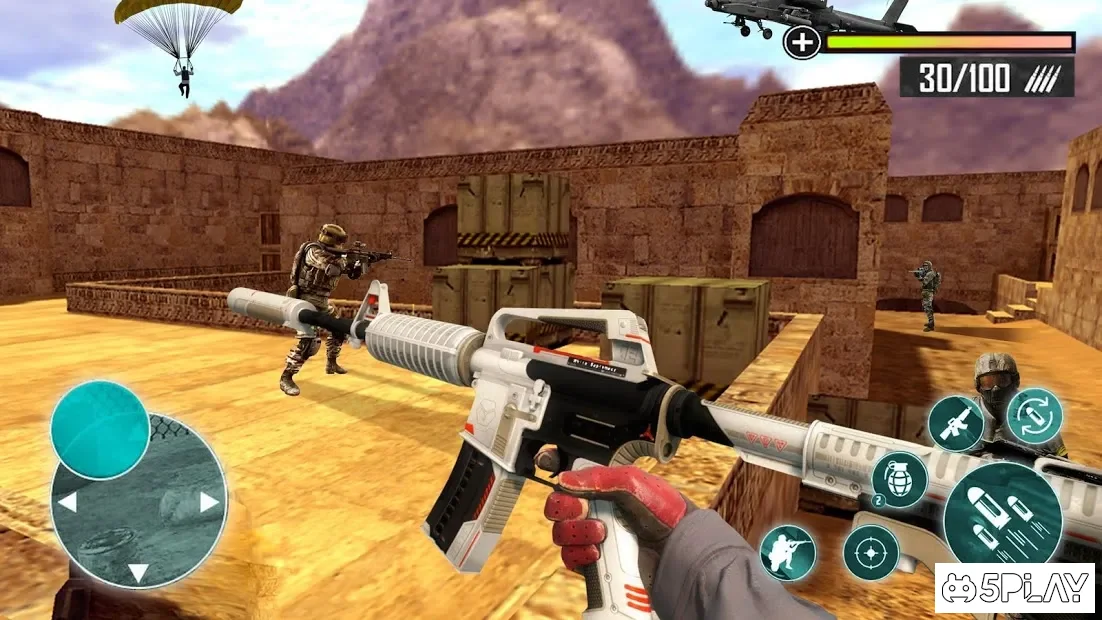
Task: Click the joystick's down arrow
Action: pyautogui.click(x=138, y=573)
